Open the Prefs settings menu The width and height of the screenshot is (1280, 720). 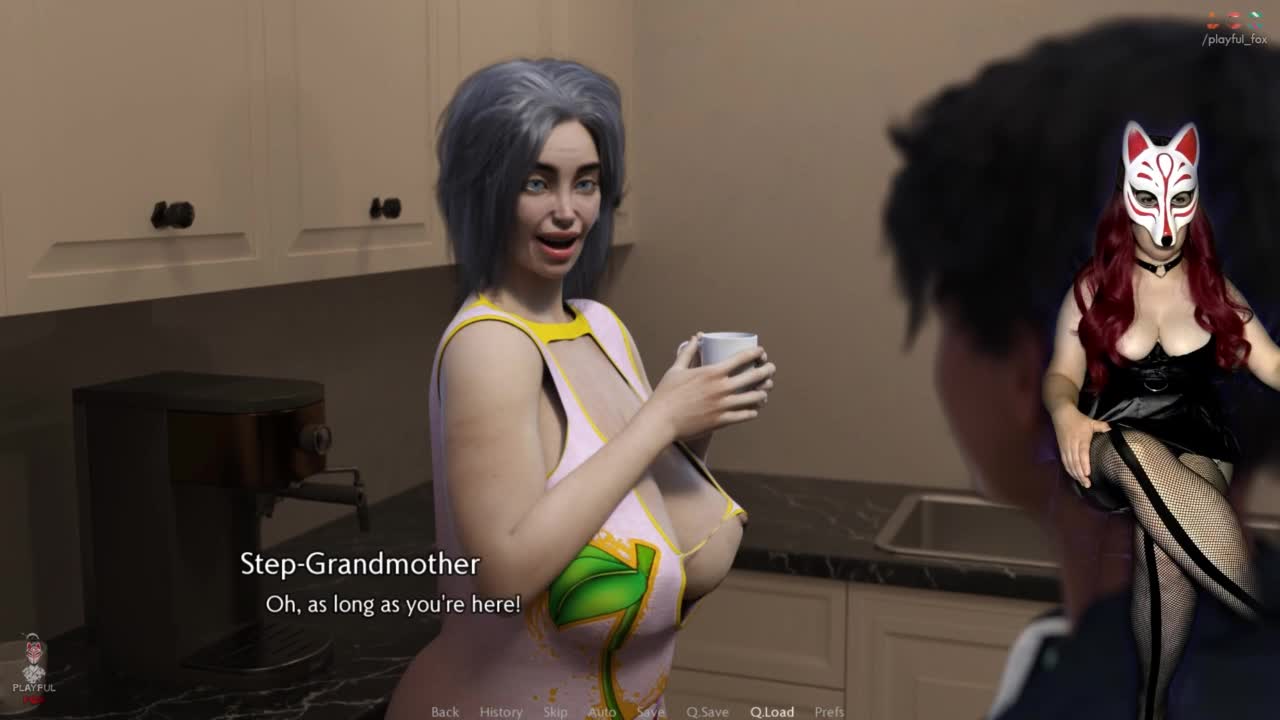829,712
